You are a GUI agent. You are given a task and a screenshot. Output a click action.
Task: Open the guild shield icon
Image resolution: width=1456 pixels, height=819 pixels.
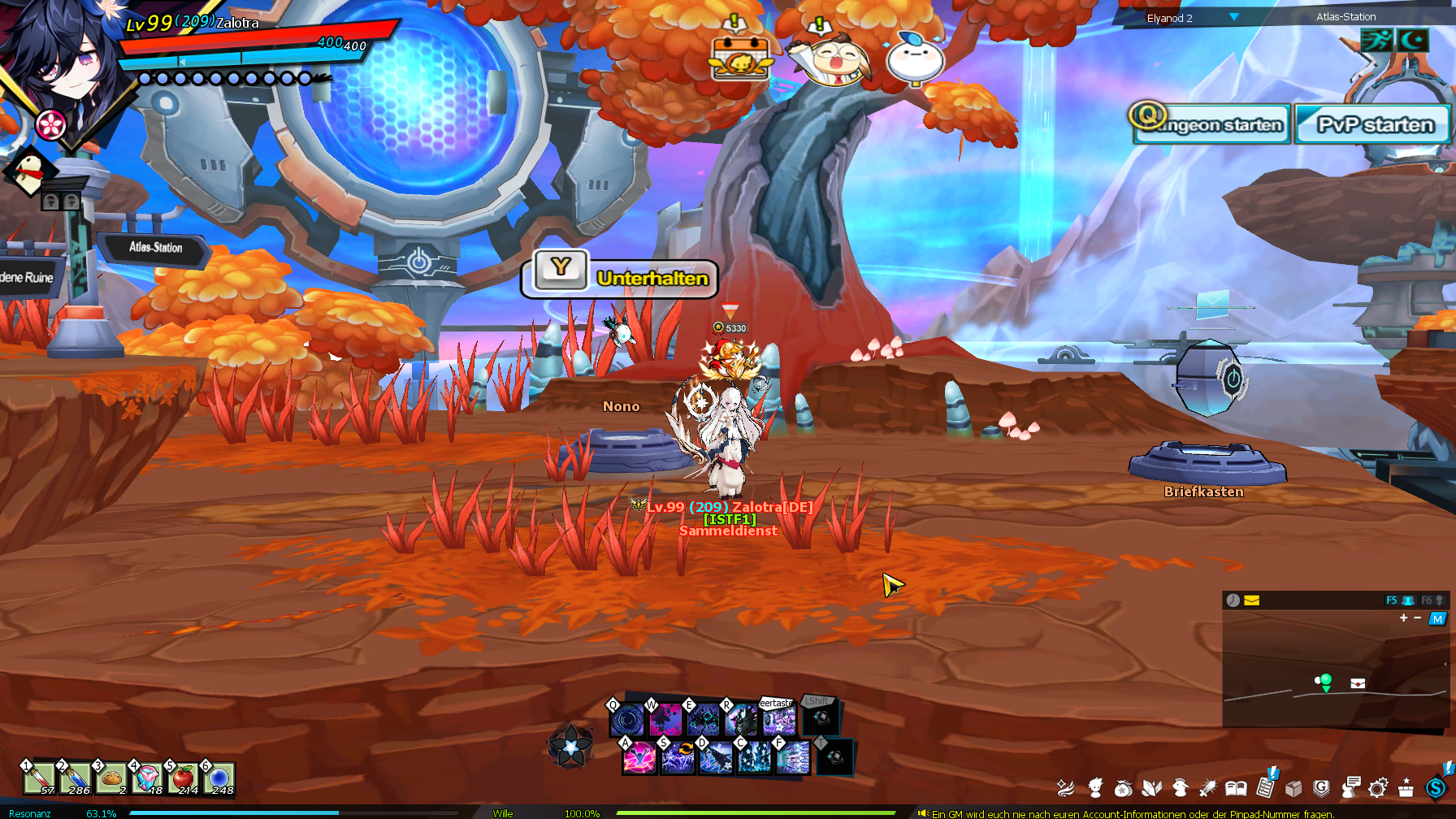pyautogui.click(x=1321, y=787)
